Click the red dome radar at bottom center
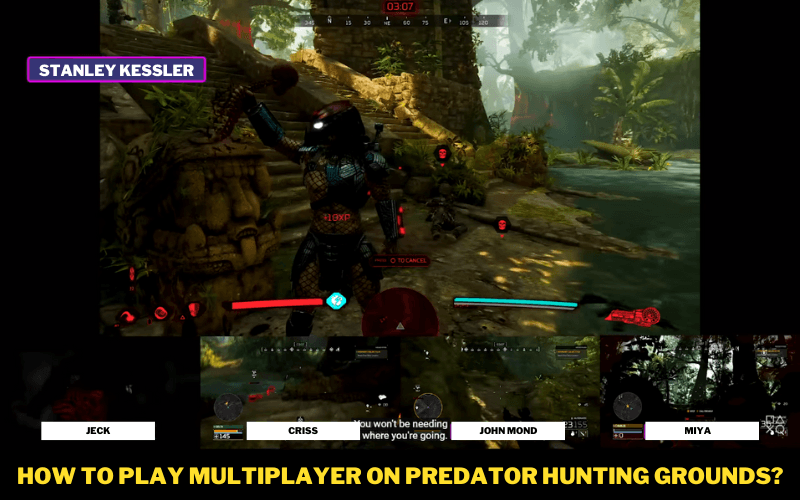The width and height of the screenshot is (800, 500). click(x=400, y=315)
